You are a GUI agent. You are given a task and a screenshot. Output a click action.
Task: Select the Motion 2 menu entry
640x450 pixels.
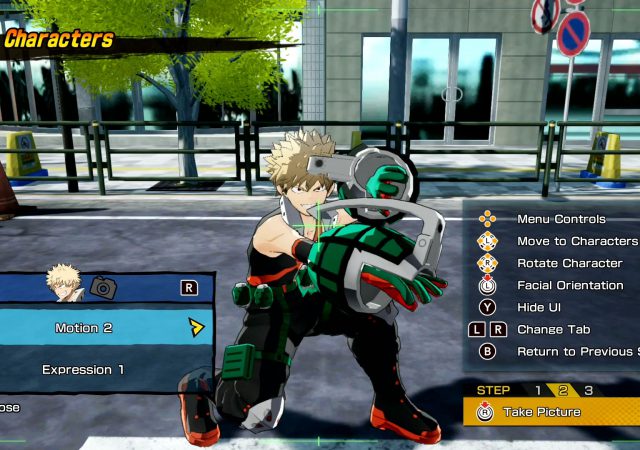click(84, 327)
